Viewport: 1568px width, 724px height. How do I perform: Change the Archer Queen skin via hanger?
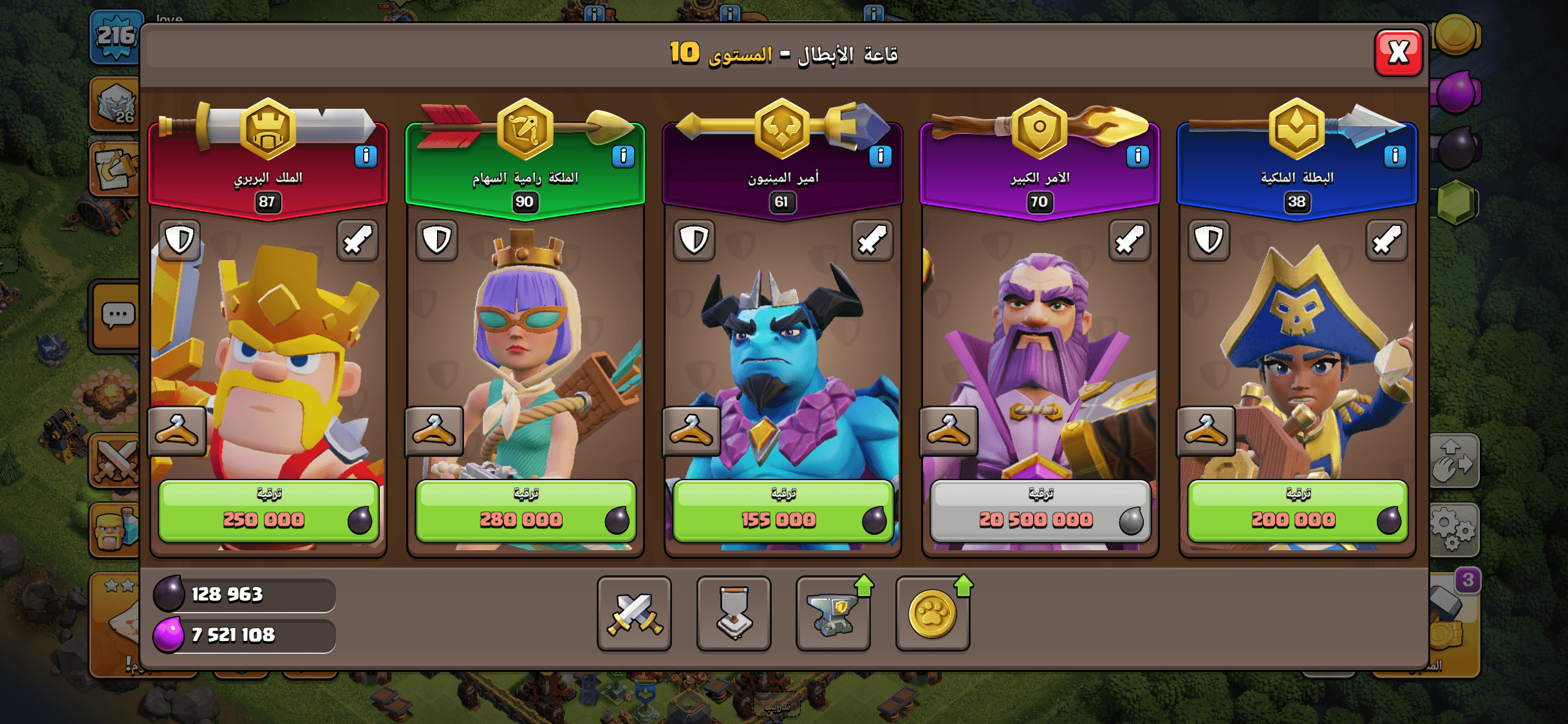tap(434, 431)
